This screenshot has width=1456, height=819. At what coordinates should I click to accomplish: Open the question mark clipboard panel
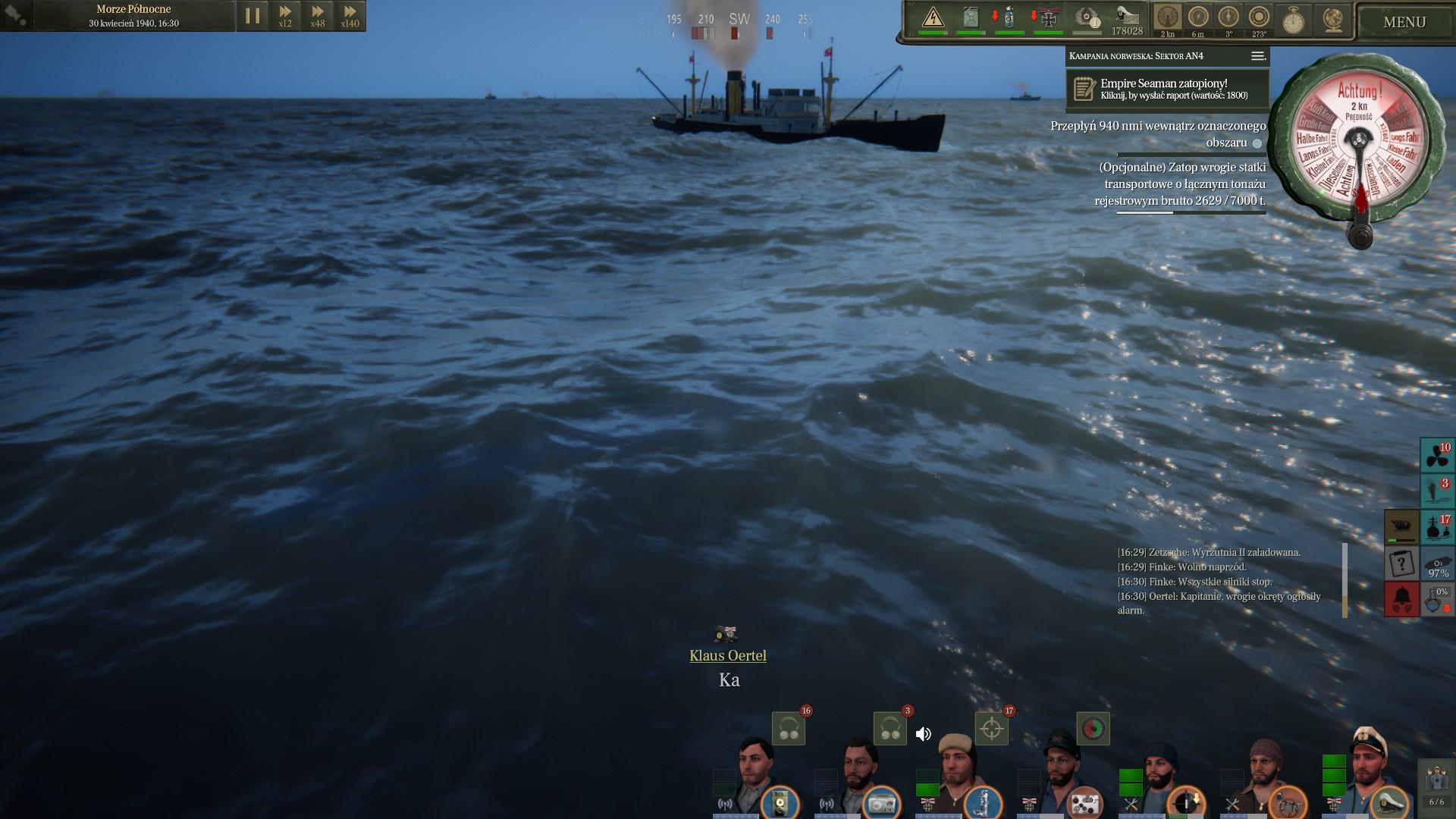coord(1401,563)
